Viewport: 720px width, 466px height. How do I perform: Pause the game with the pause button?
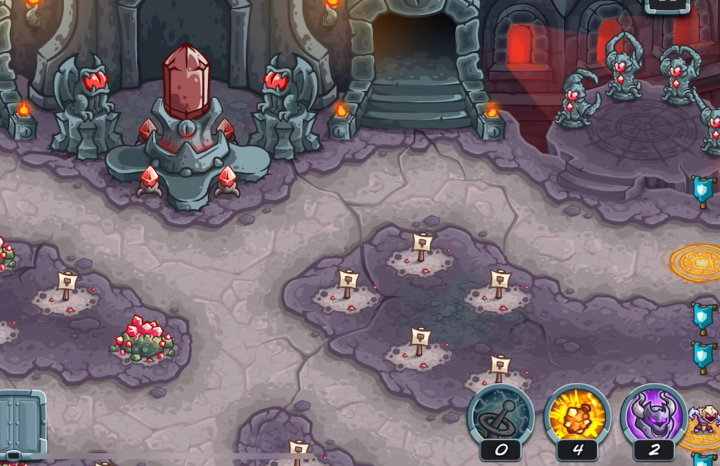668,5
